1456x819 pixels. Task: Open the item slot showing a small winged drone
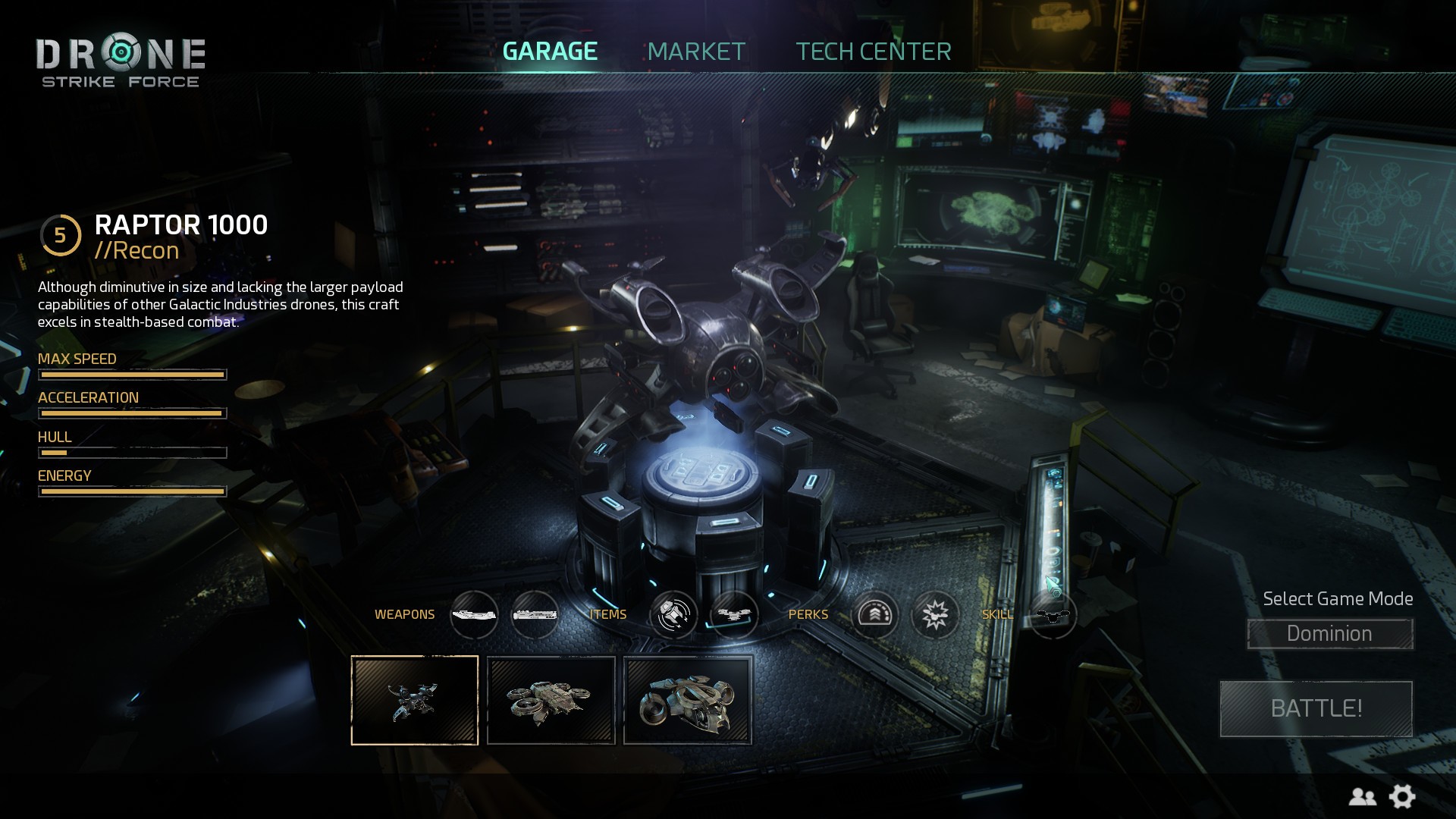point(734,614)
